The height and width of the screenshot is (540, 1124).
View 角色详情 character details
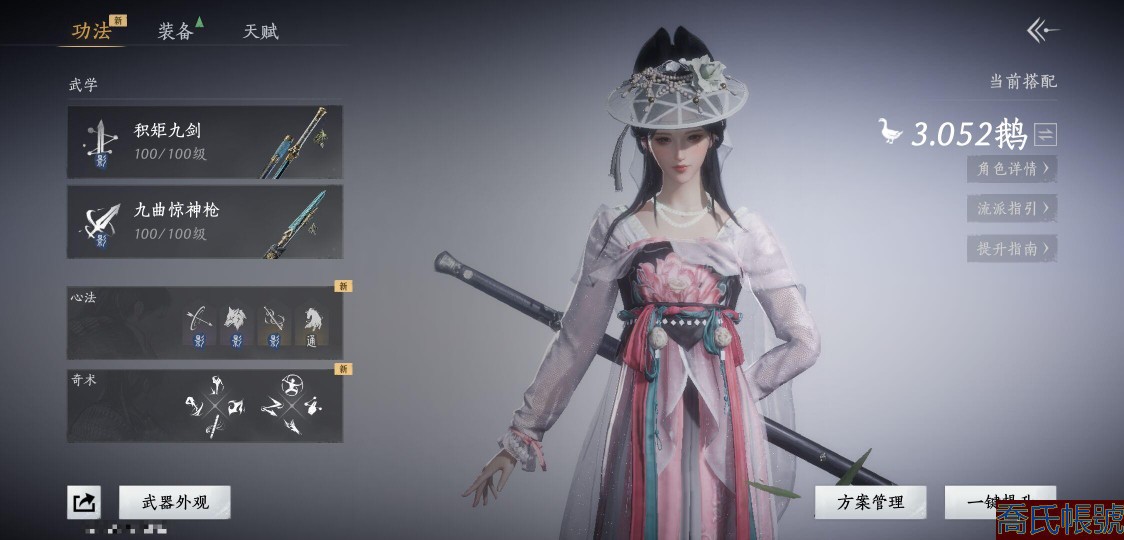1012,168
